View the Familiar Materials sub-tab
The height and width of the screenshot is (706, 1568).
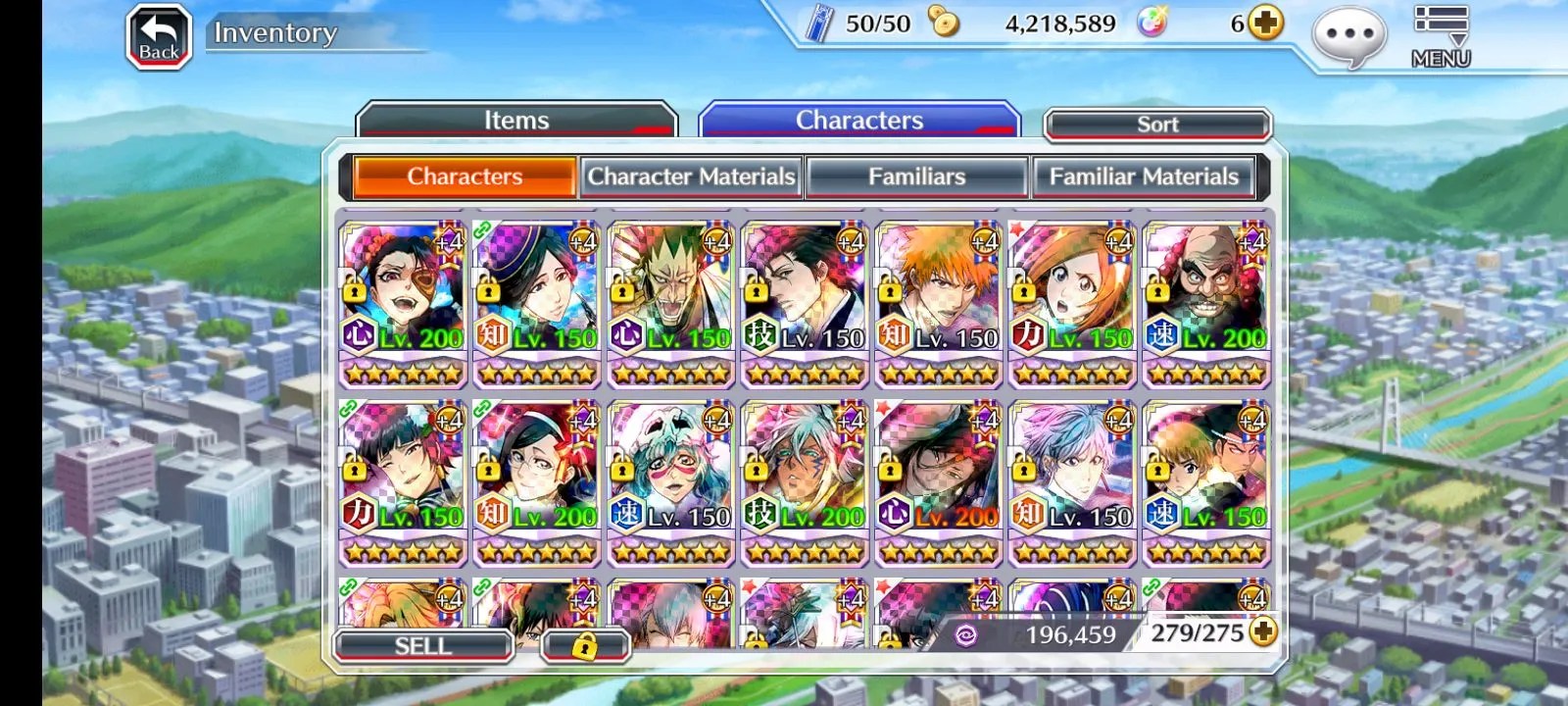(1144, 176)
